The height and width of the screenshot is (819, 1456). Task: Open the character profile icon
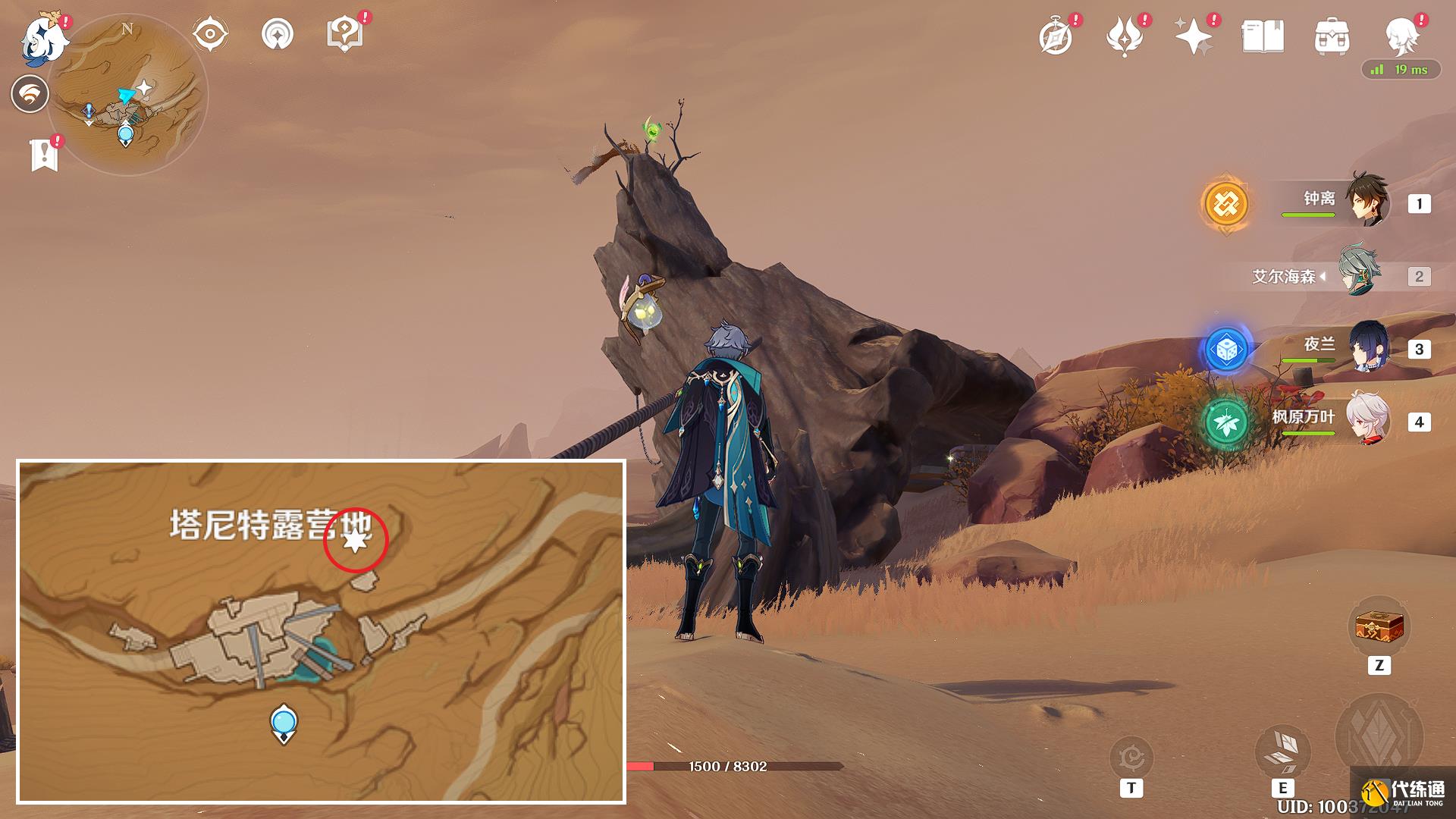1401,34
